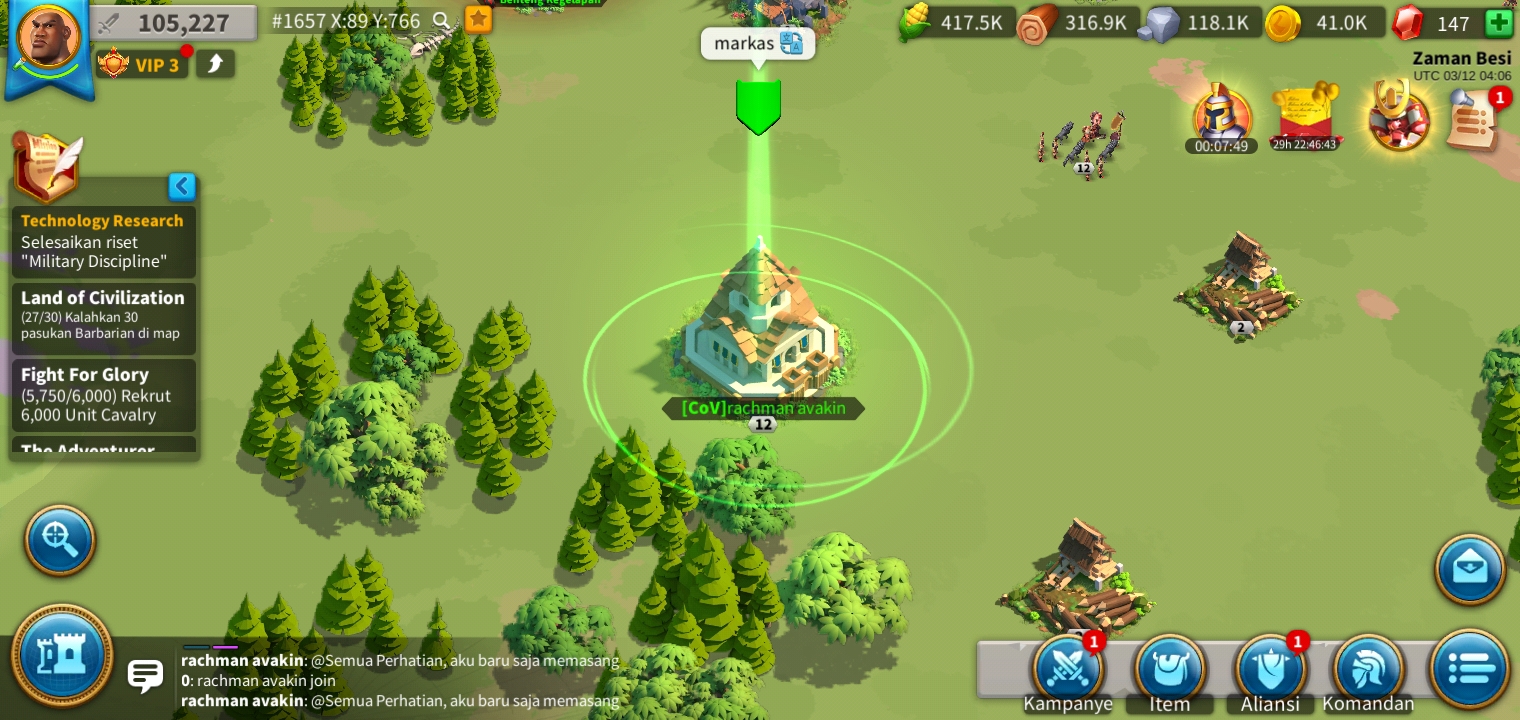Image resolution: width=1520 pixels, height=720 pixels.
Task: Open the mail inbox icon on the right
Action: pos(1469,568)
